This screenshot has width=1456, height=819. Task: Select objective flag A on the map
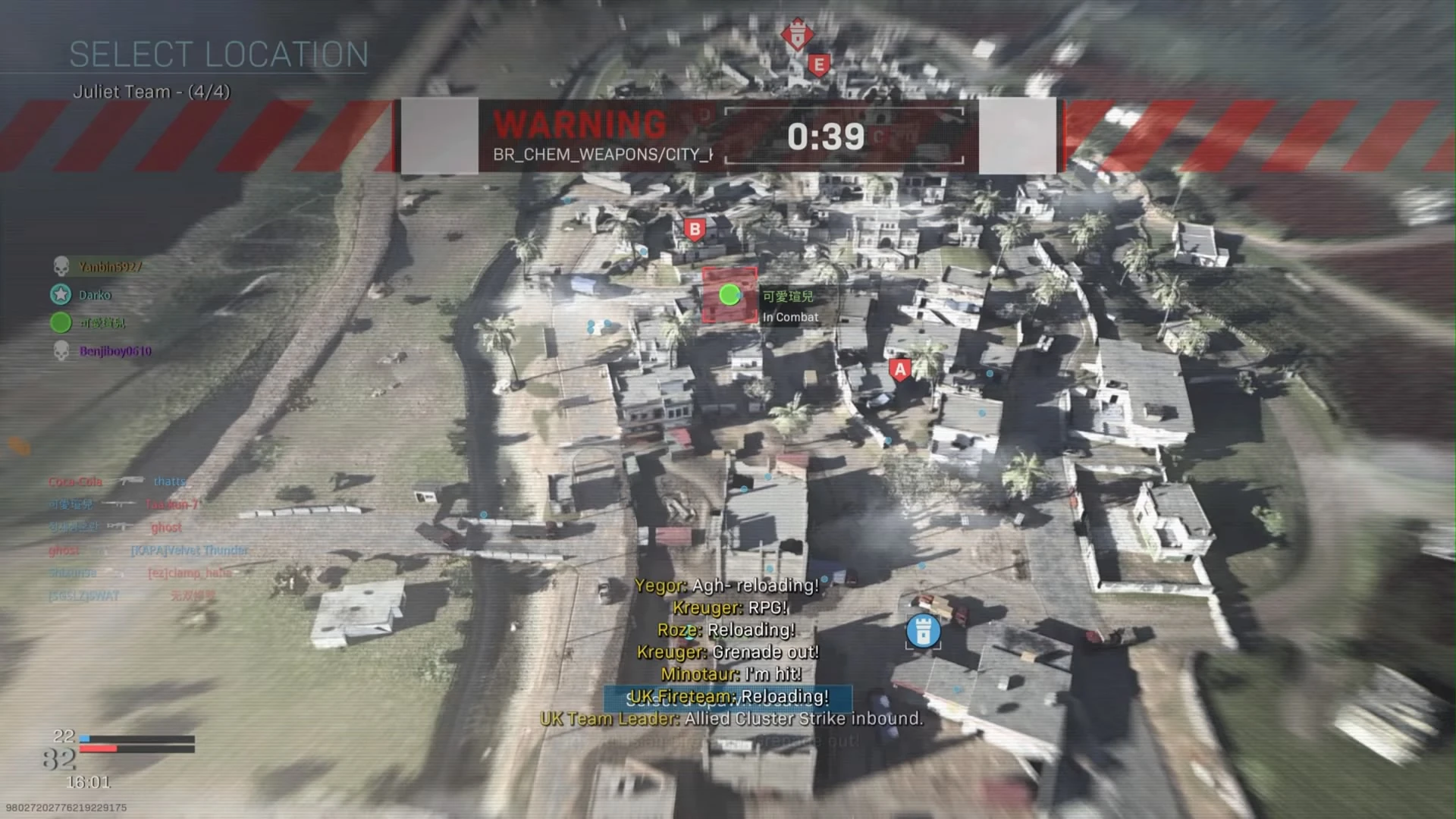coord(899,369)
